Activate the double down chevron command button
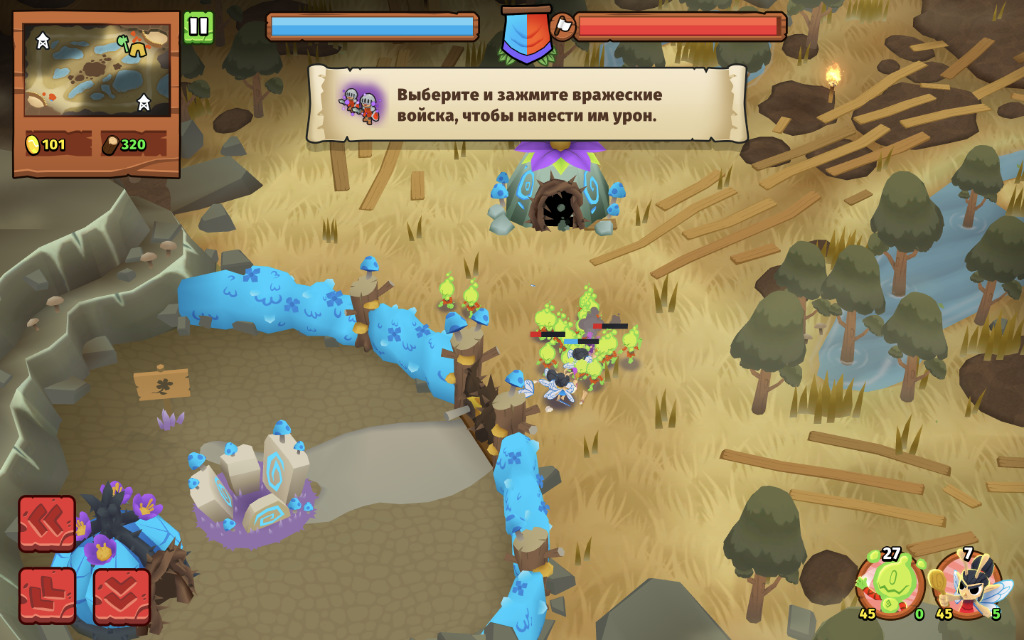The image size is (1024, 640). tap(122, 596)
